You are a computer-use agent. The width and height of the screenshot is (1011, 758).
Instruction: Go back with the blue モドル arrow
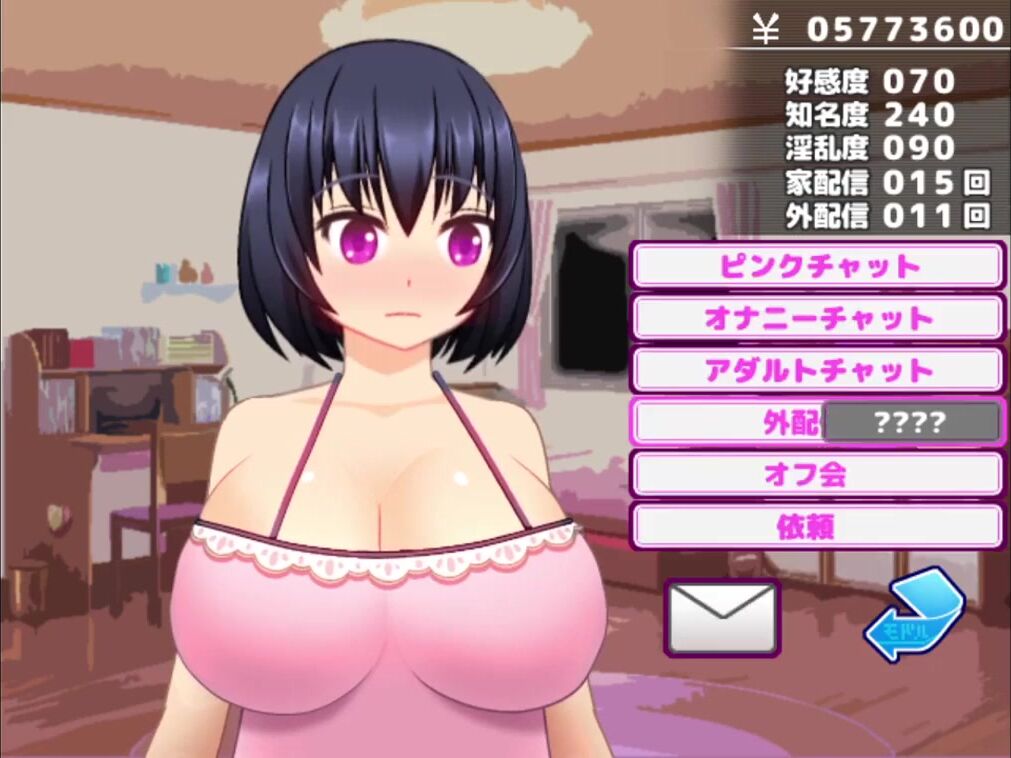tap(912, 616)
